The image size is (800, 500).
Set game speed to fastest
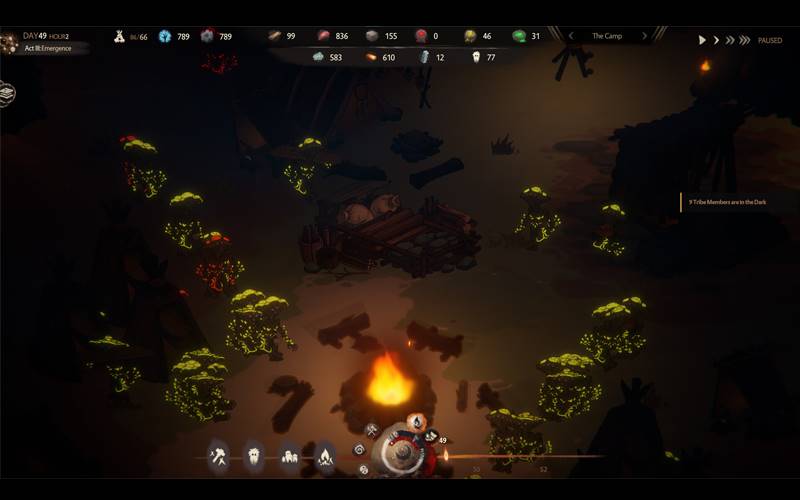[x=745, y=40]
